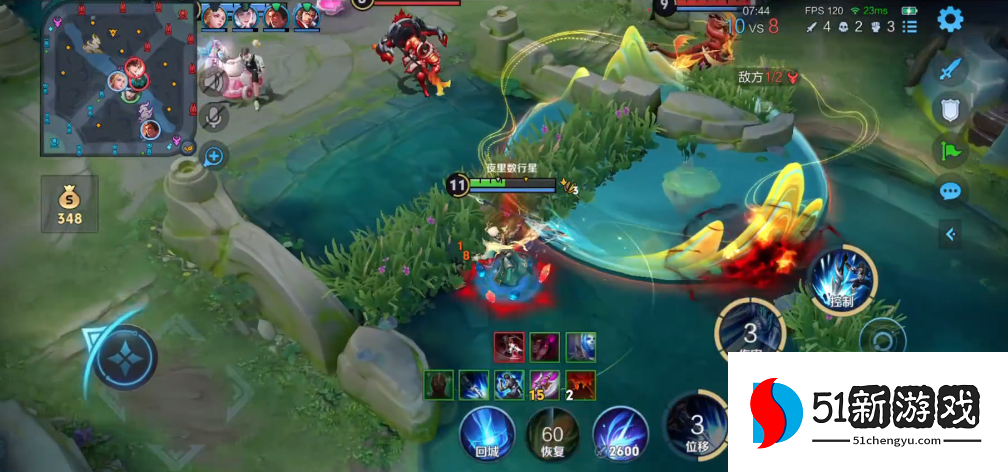Screen dimensions: 1008x472
Task: Tap the minimap
Action: tap(118, 78)
